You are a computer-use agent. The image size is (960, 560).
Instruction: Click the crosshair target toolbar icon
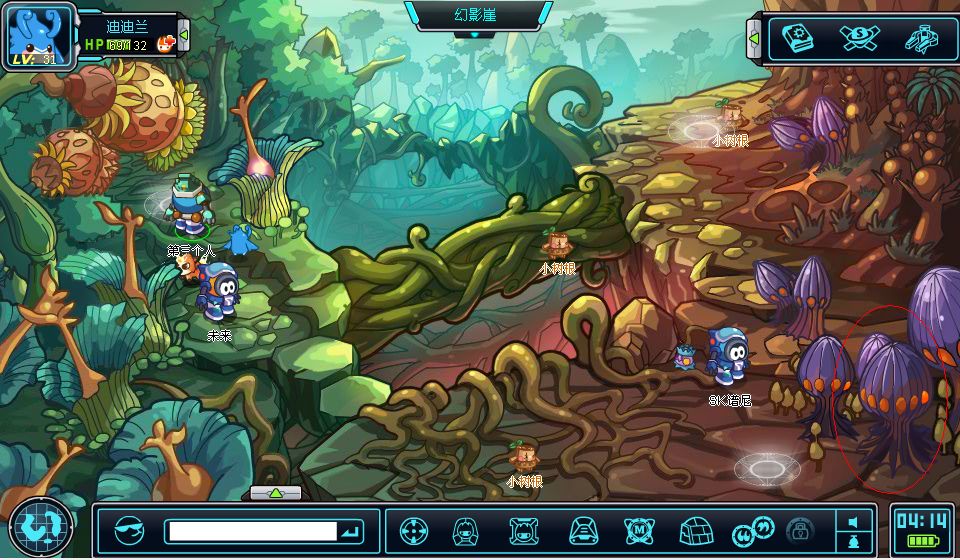pyautogui.click(x=414, y=531)
